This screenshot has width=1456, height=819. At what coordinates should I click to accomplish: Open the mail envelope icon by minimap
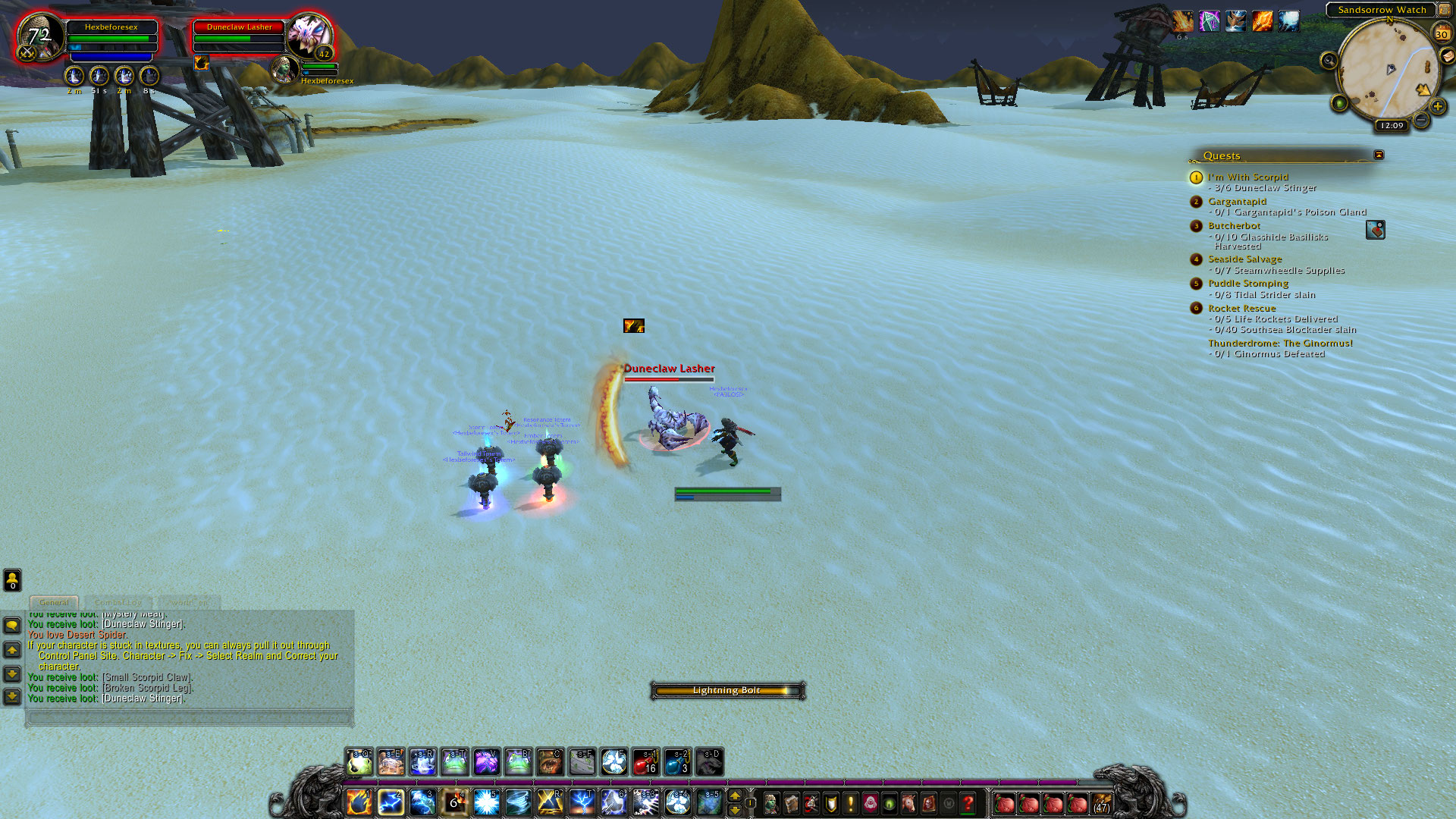[x=1447, y=57]
